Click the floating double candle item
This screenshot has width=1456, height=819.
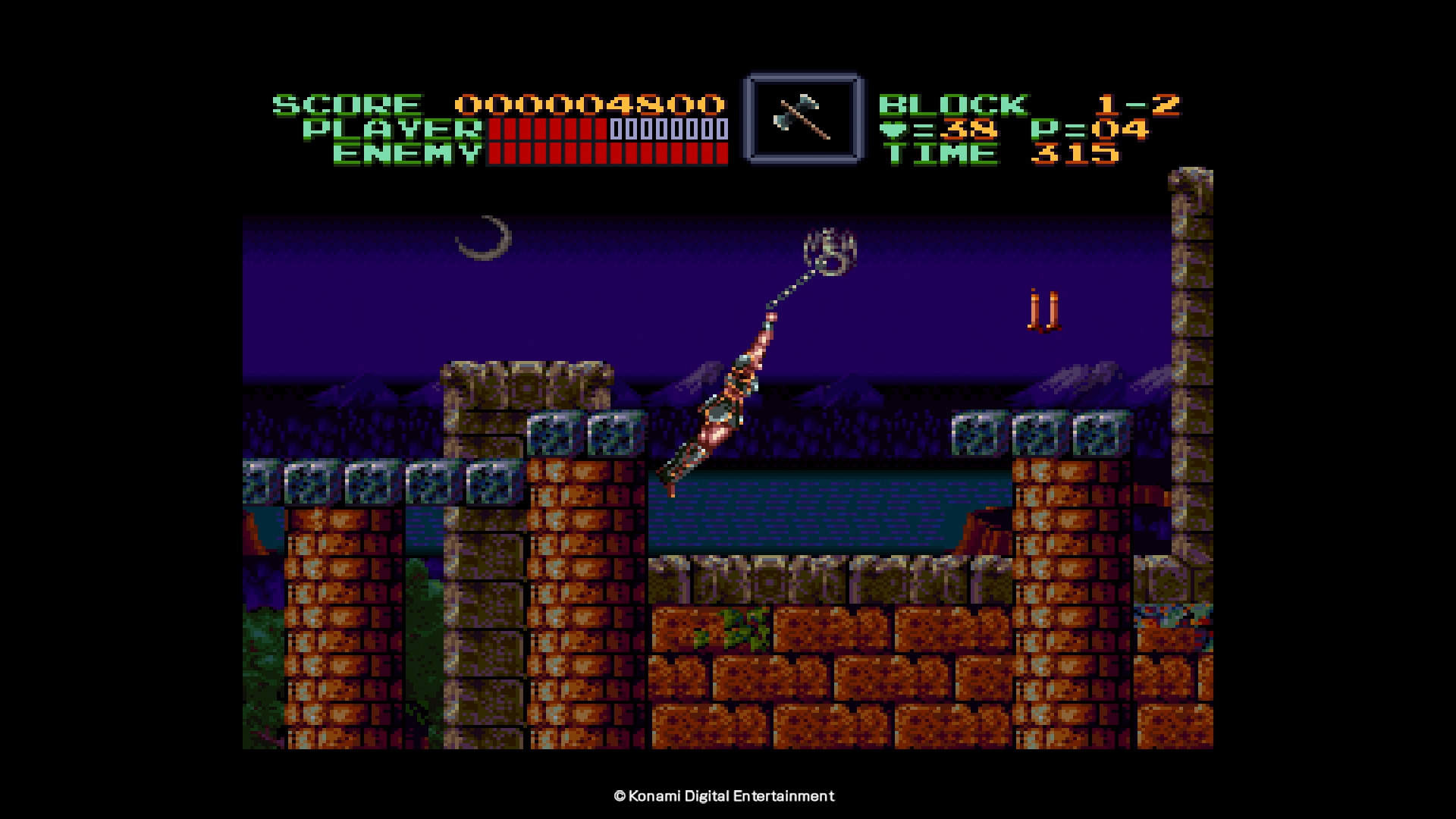click(1043, 309)
